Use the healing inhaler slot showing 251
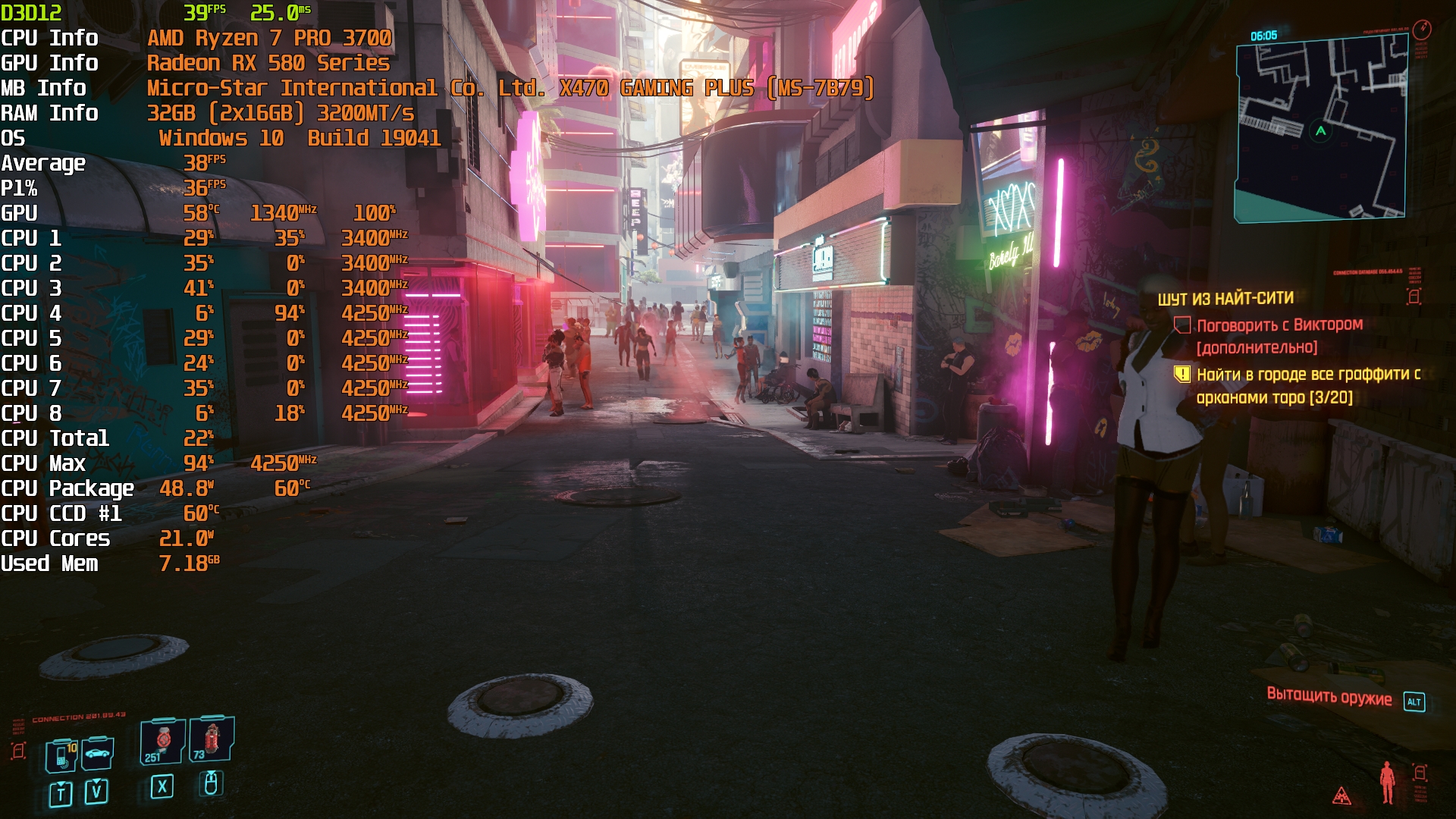1456x819 pixels. [162, 741]
